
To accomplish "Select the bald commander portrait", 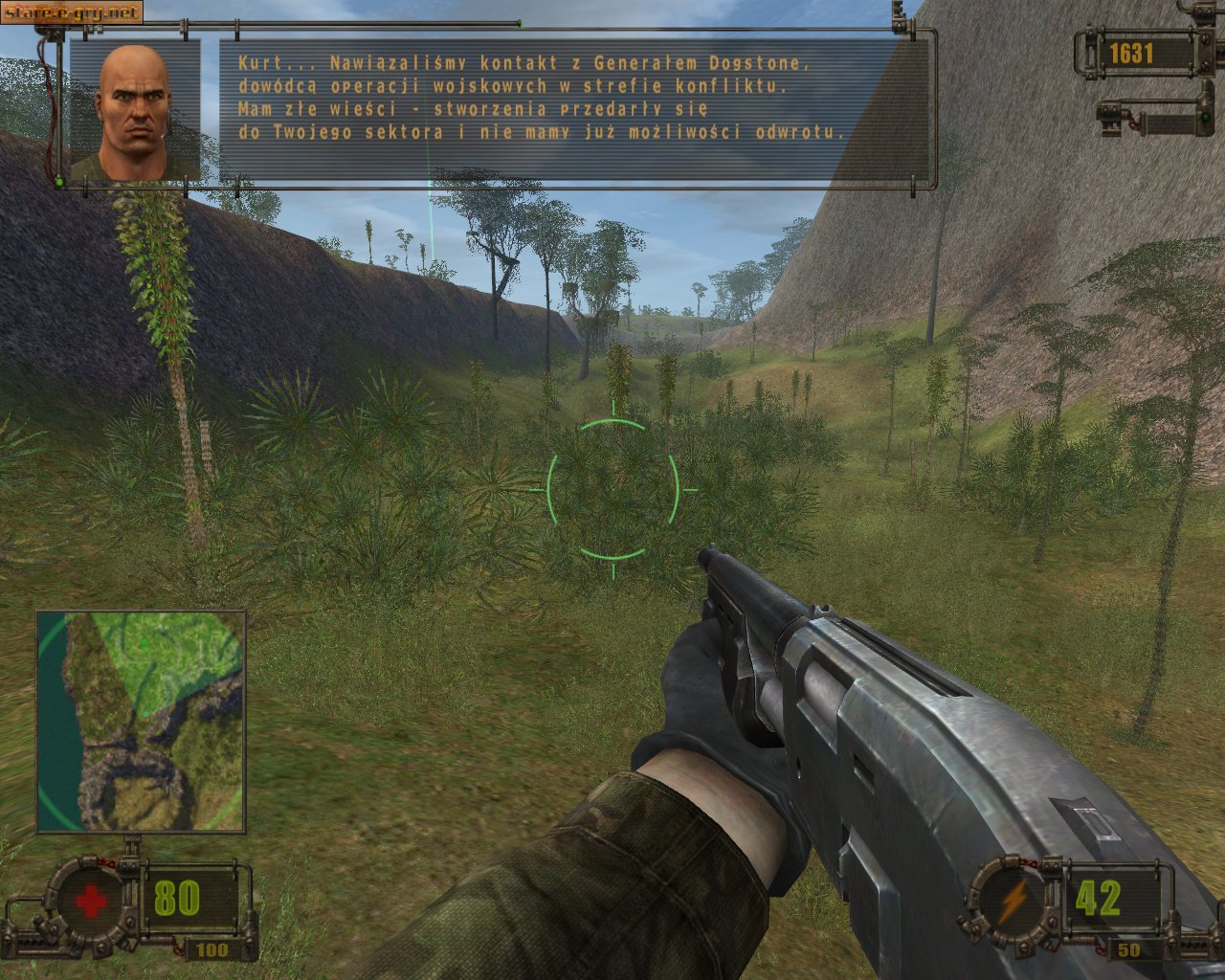I will click(x=136, y=112).
